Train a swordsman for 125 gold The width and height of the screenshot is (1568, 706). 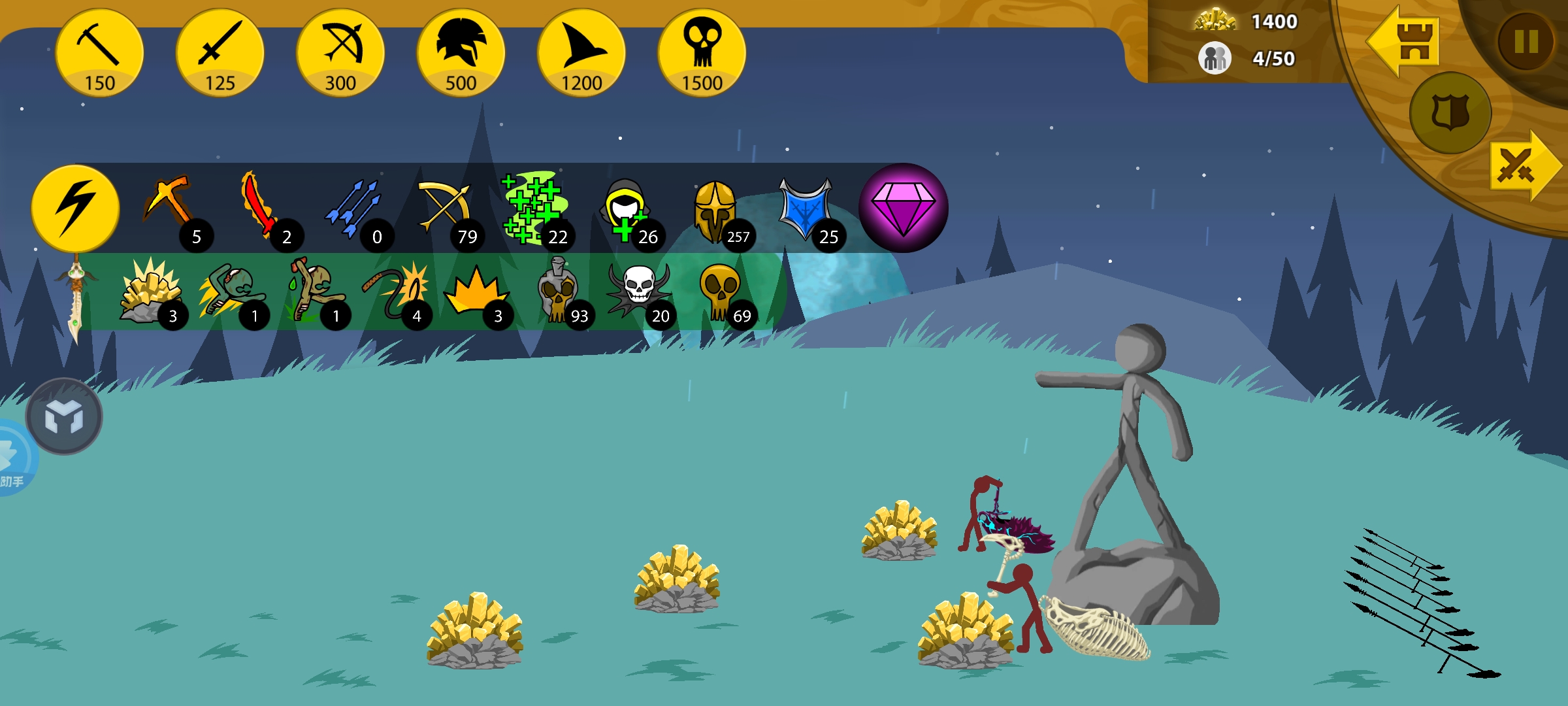[x=220, y=54]
